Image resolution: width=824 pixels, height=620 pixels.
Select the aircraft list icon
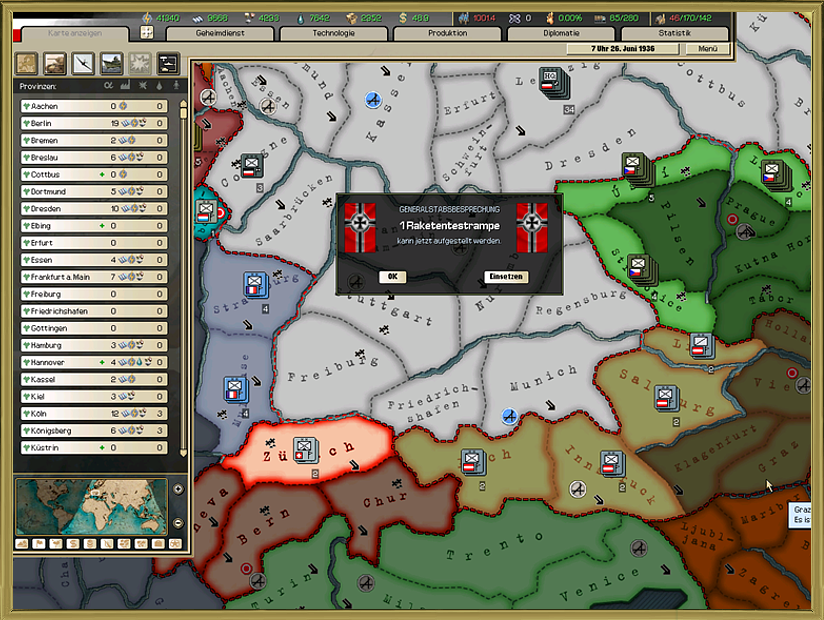point(83,64)
